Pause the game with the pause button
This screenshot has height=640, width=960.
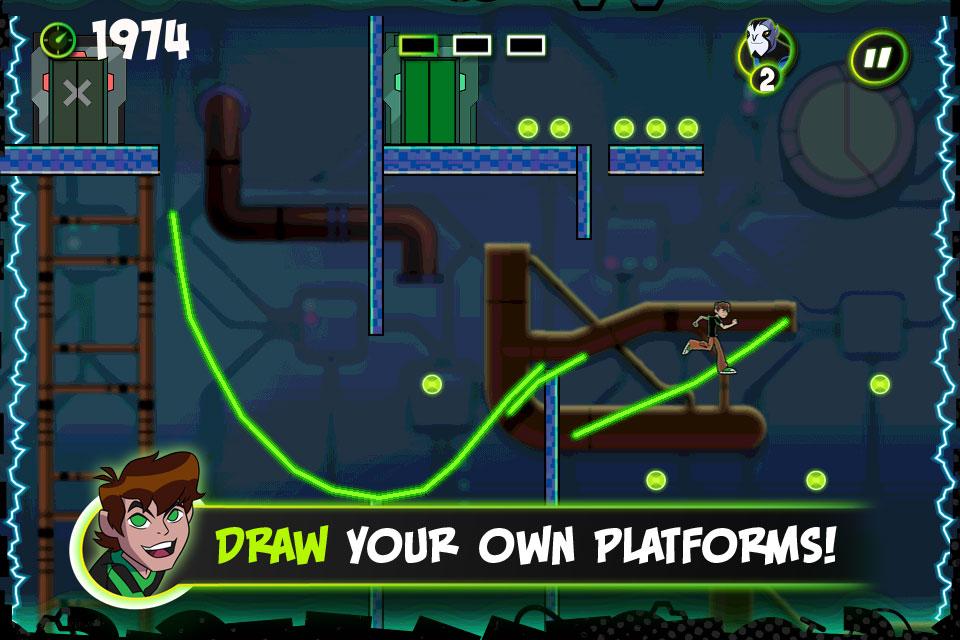(877, 59)
